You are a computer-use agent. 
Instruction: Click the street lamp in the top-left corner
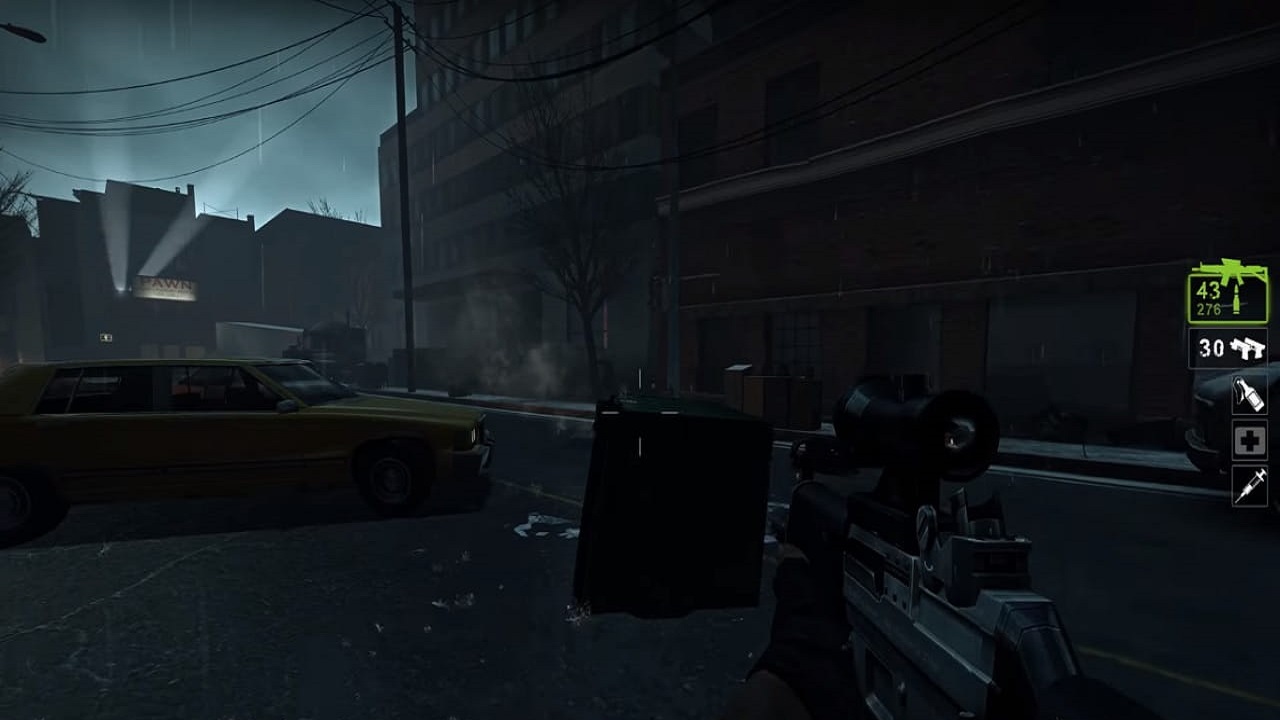25,30
